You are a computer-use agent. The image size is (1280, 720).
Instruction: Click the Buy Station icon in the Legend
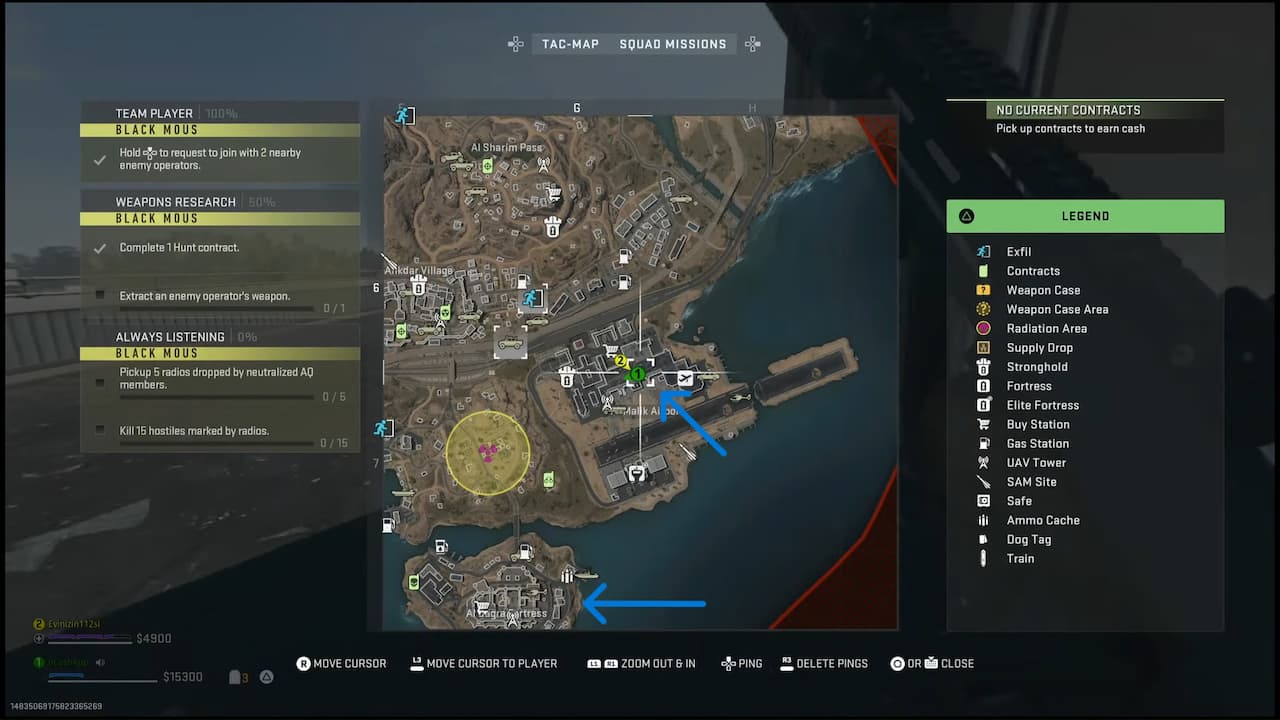click(986, 424)
